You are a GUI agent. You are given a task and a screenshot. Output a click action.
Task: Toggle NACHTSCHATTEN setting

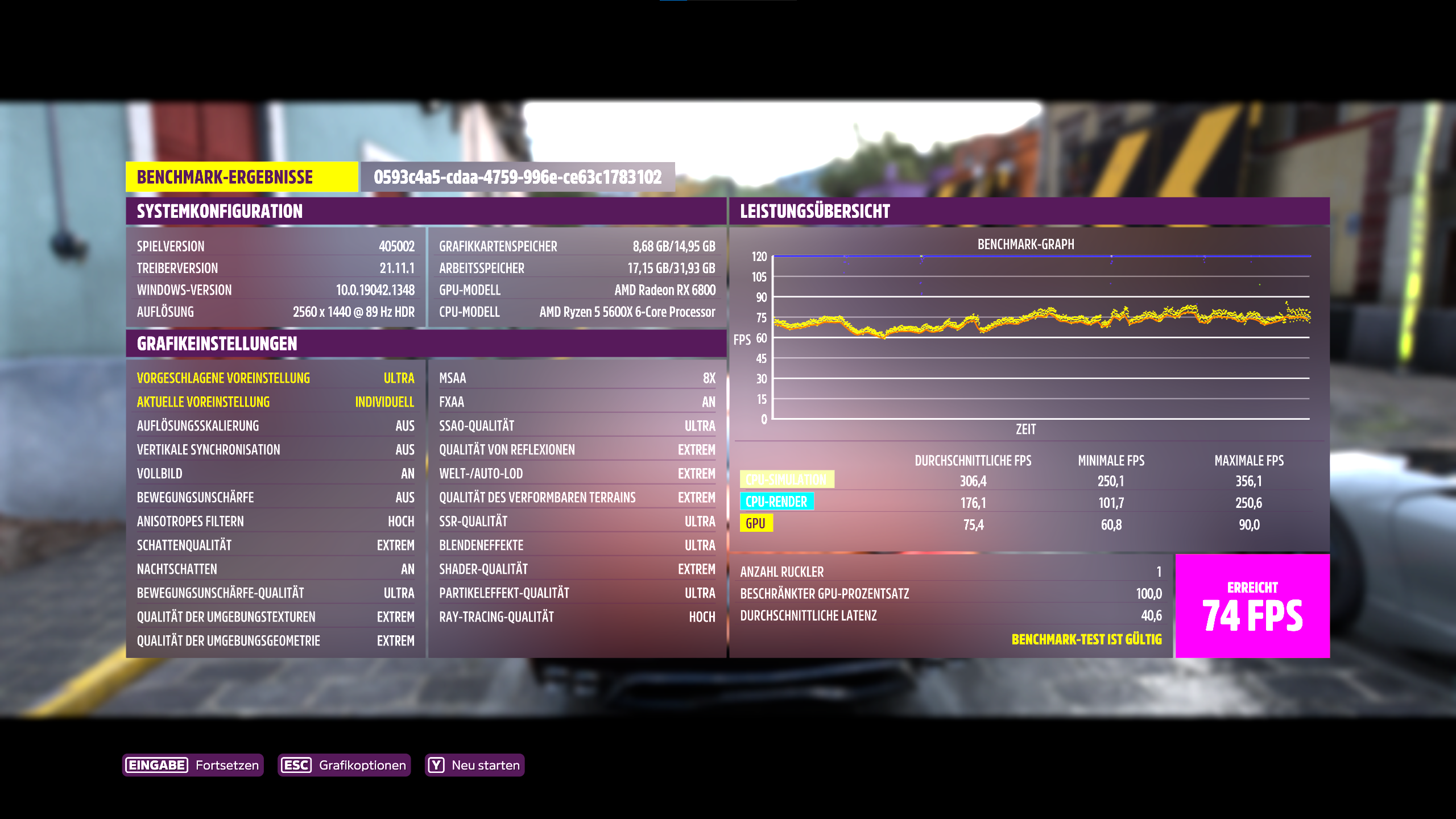(x=276, y=569)
